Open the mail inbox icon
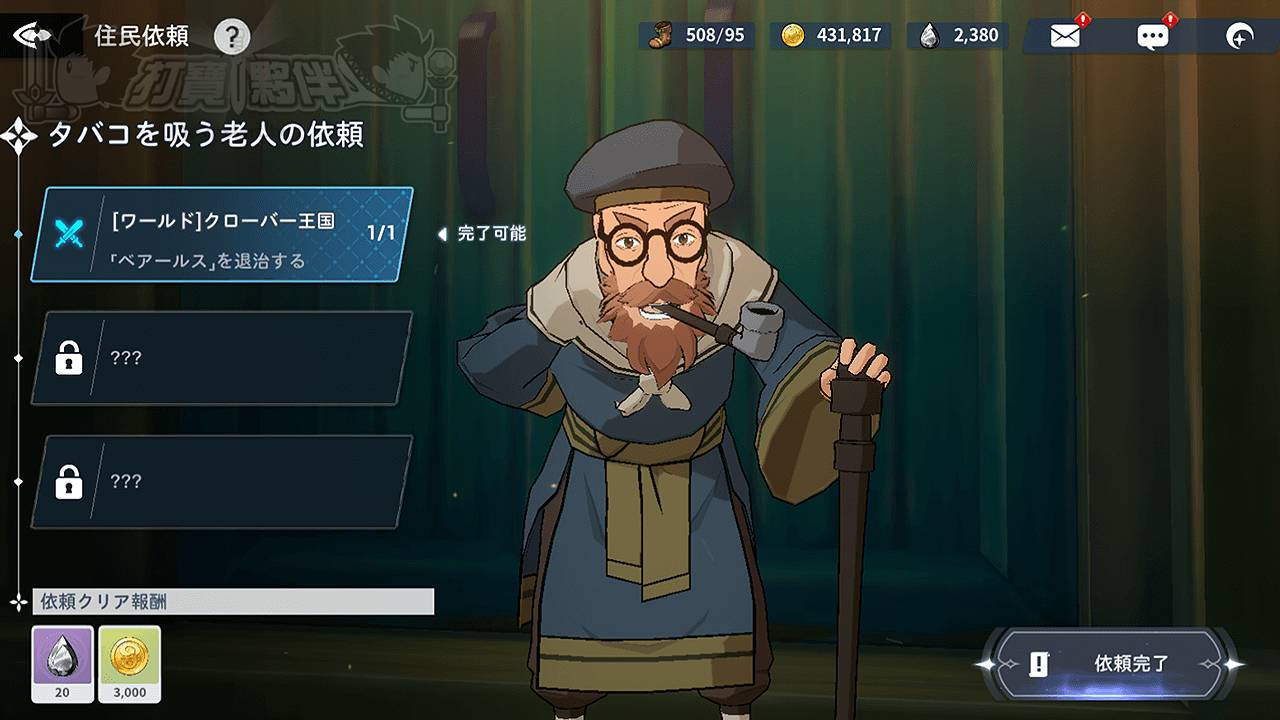This screenshot has width=1280, height=720. coord(1066,35)
